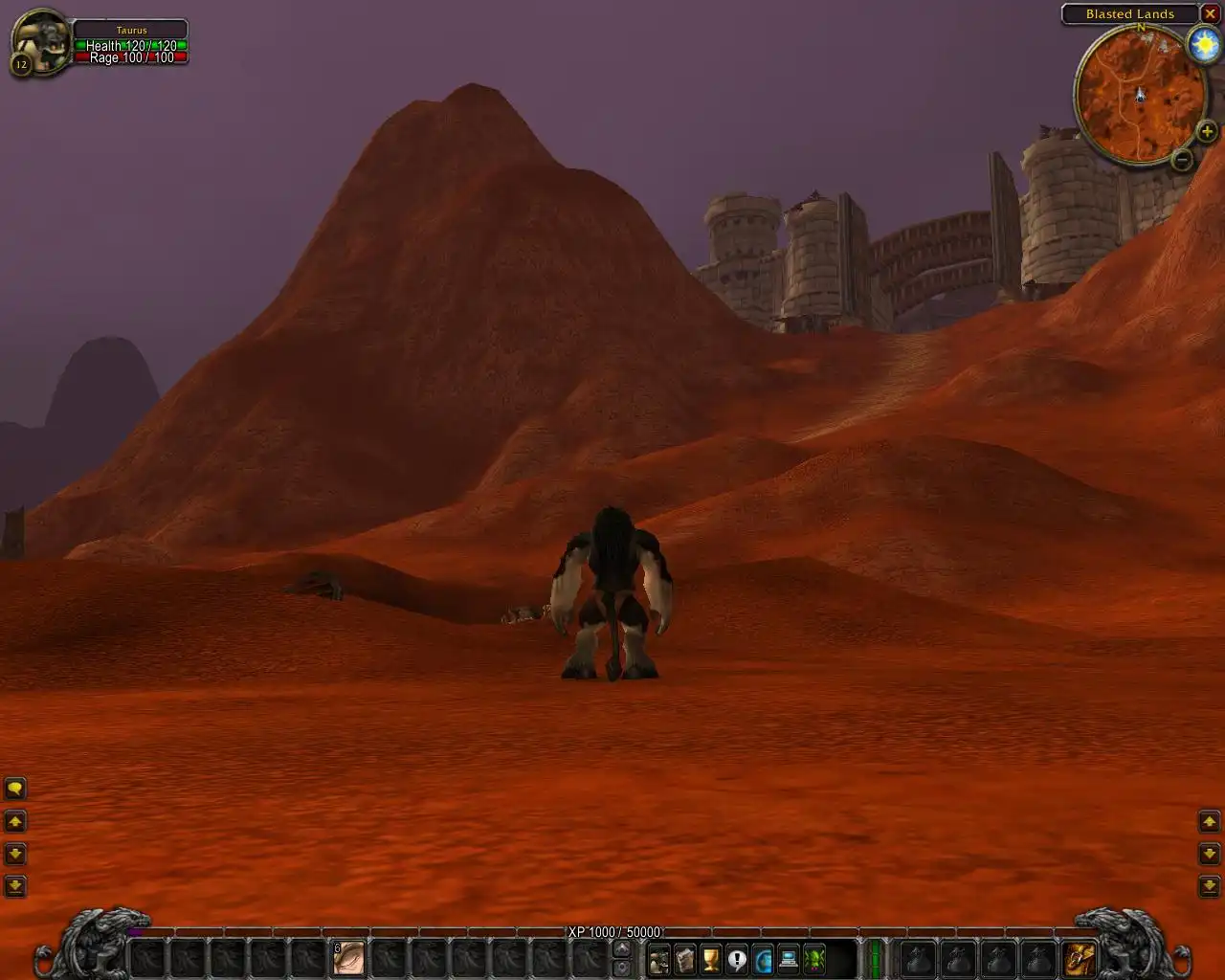1225x980 pixels.
Task: Page the action bar up
Action: tap(621, 948)
